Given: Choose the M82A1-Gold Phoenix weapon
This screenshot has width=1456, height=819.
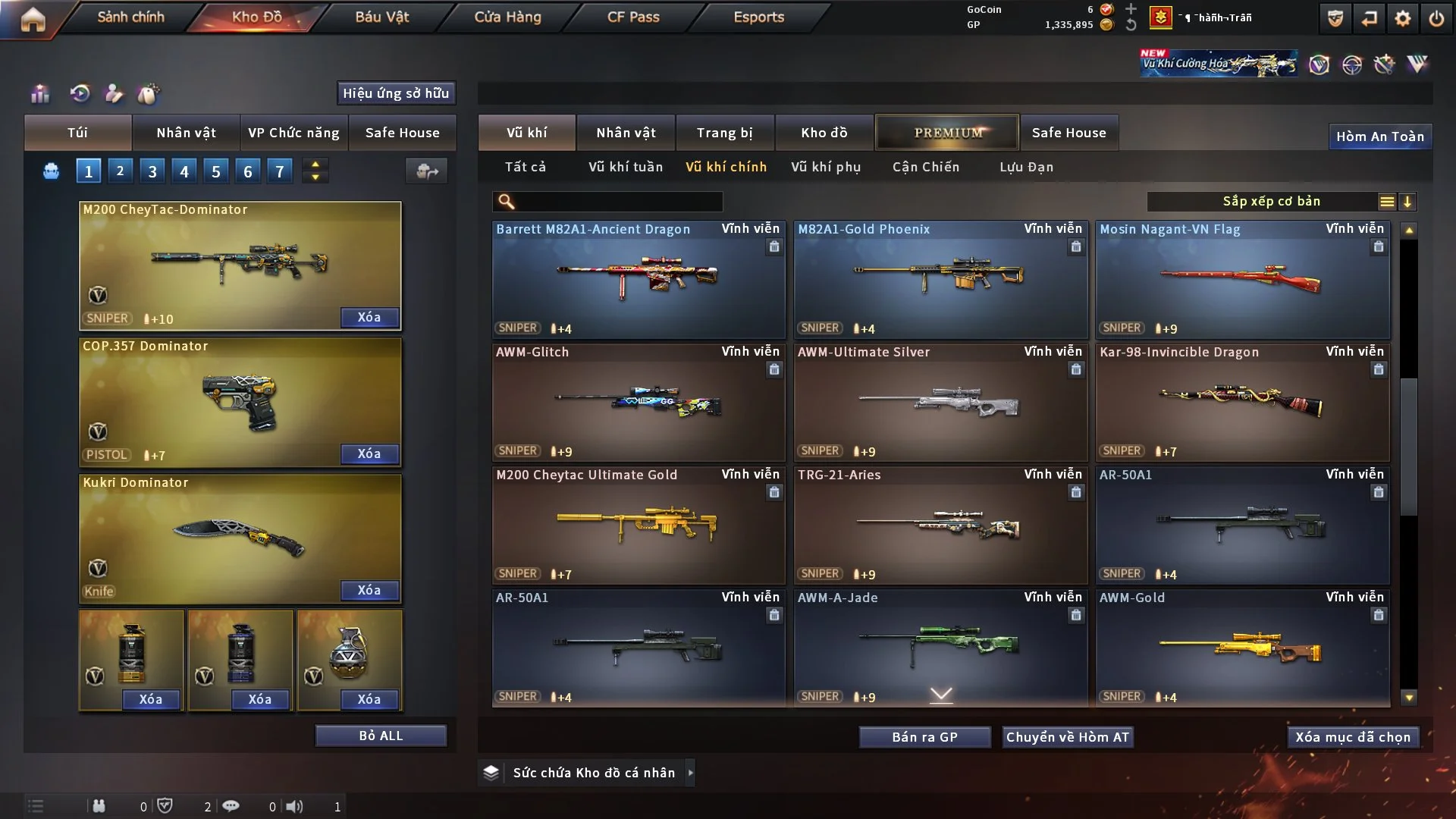Looking at the screenshot, I should (940, 279).
